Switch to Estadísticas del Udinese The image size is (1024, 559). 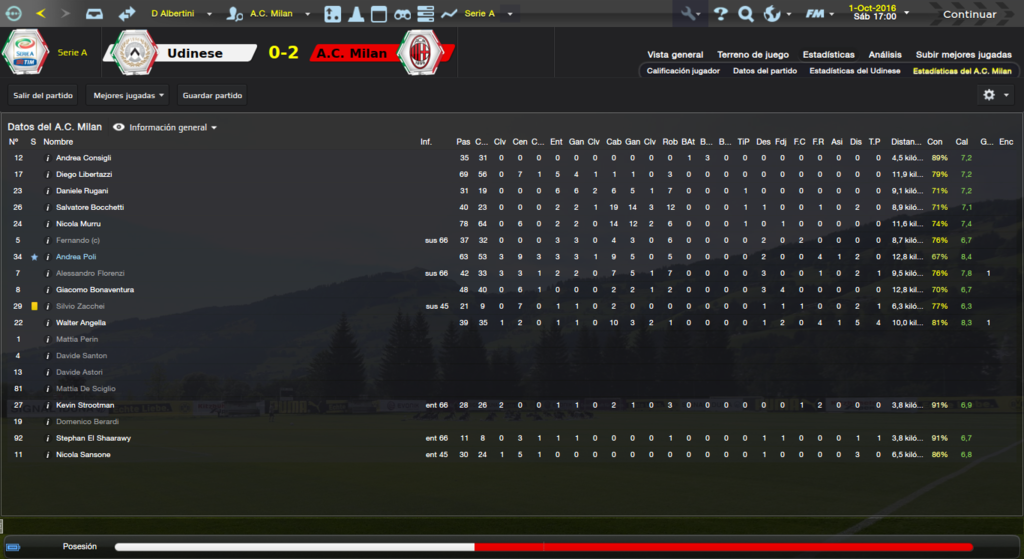coord(854,71)
